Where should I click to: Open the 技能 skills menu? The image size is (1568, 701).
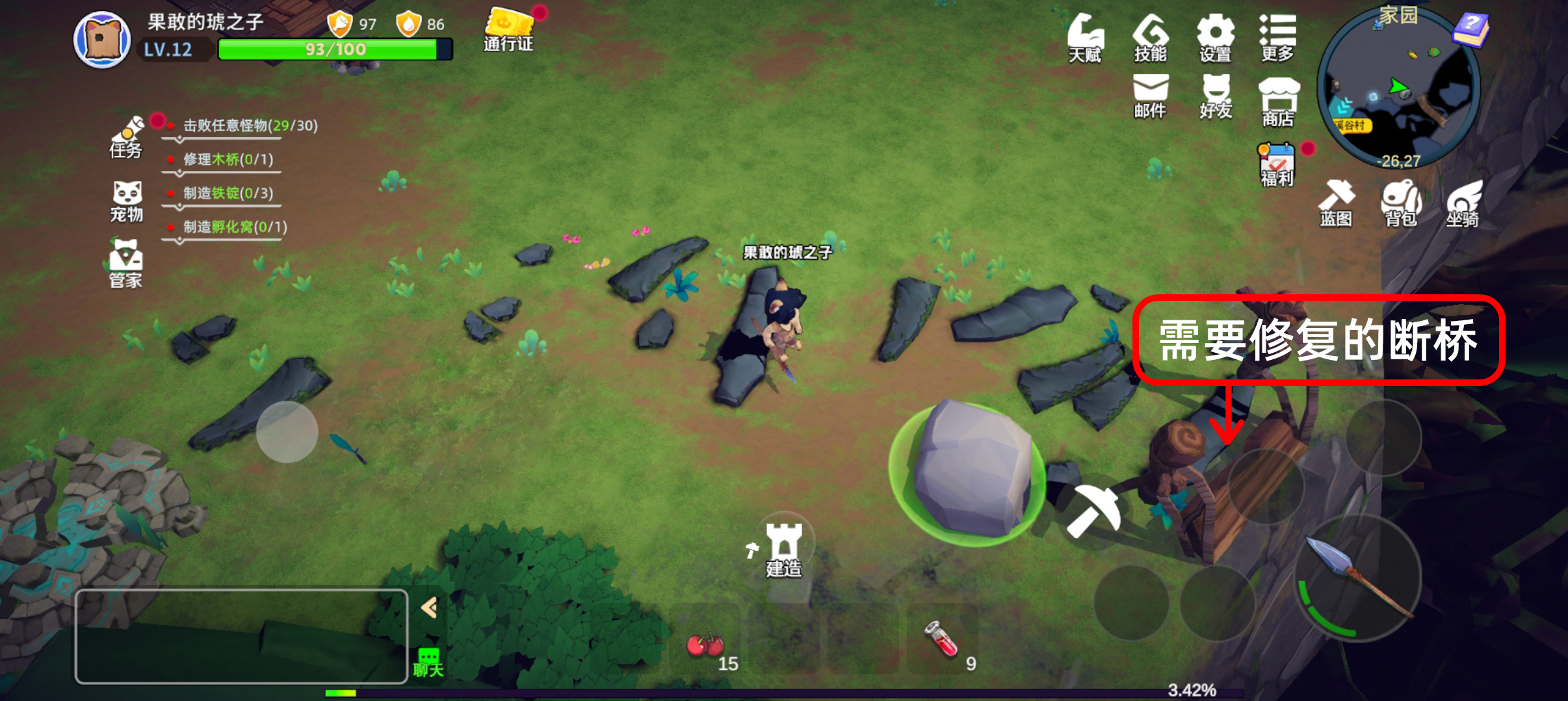[x=1150, y=38]
